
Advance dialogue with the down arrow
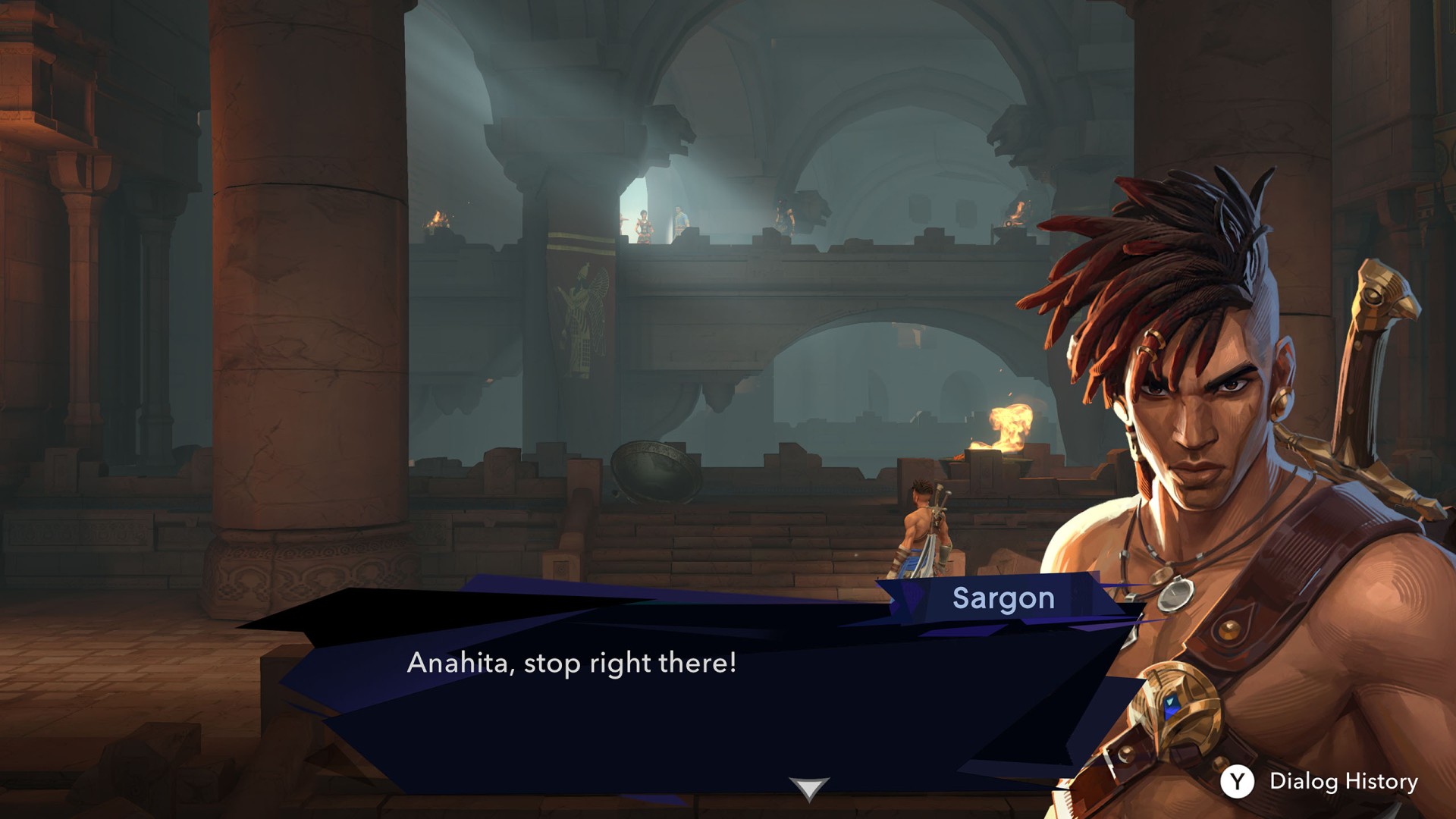pos(808,788)
